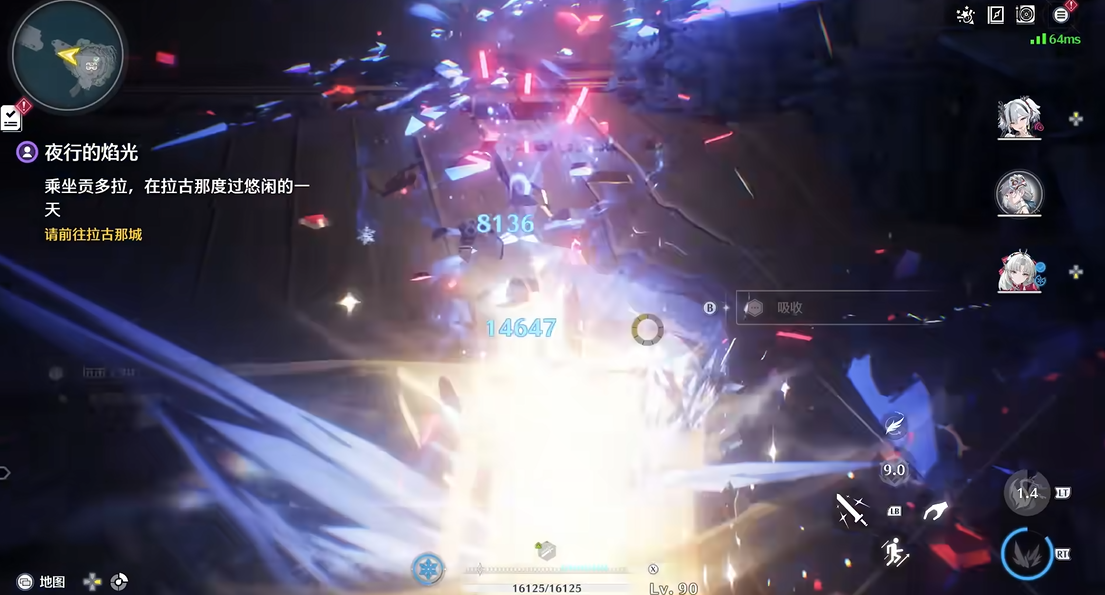Use the feather icon ability

[894, 427]
